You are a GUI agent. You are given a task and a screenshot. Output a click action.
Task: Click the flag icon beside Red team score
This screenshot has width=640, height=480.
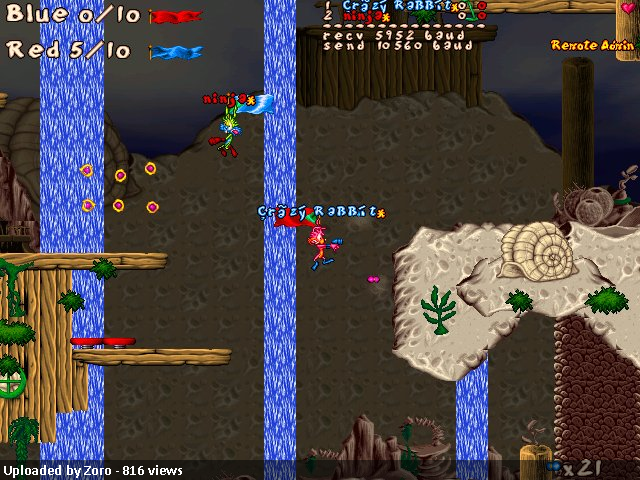tap(176, 52)
